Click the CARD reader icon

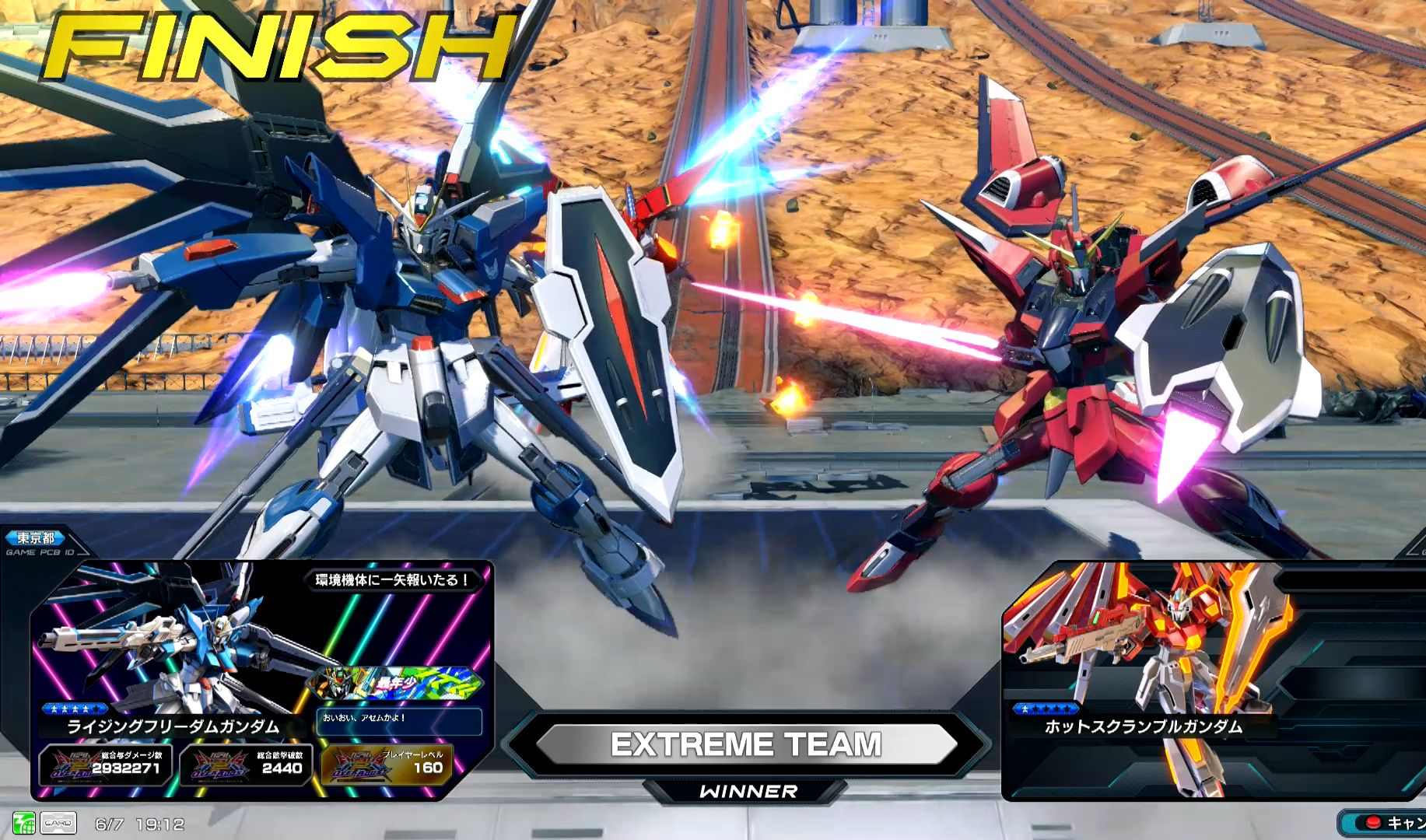click(x=58, y=823)
